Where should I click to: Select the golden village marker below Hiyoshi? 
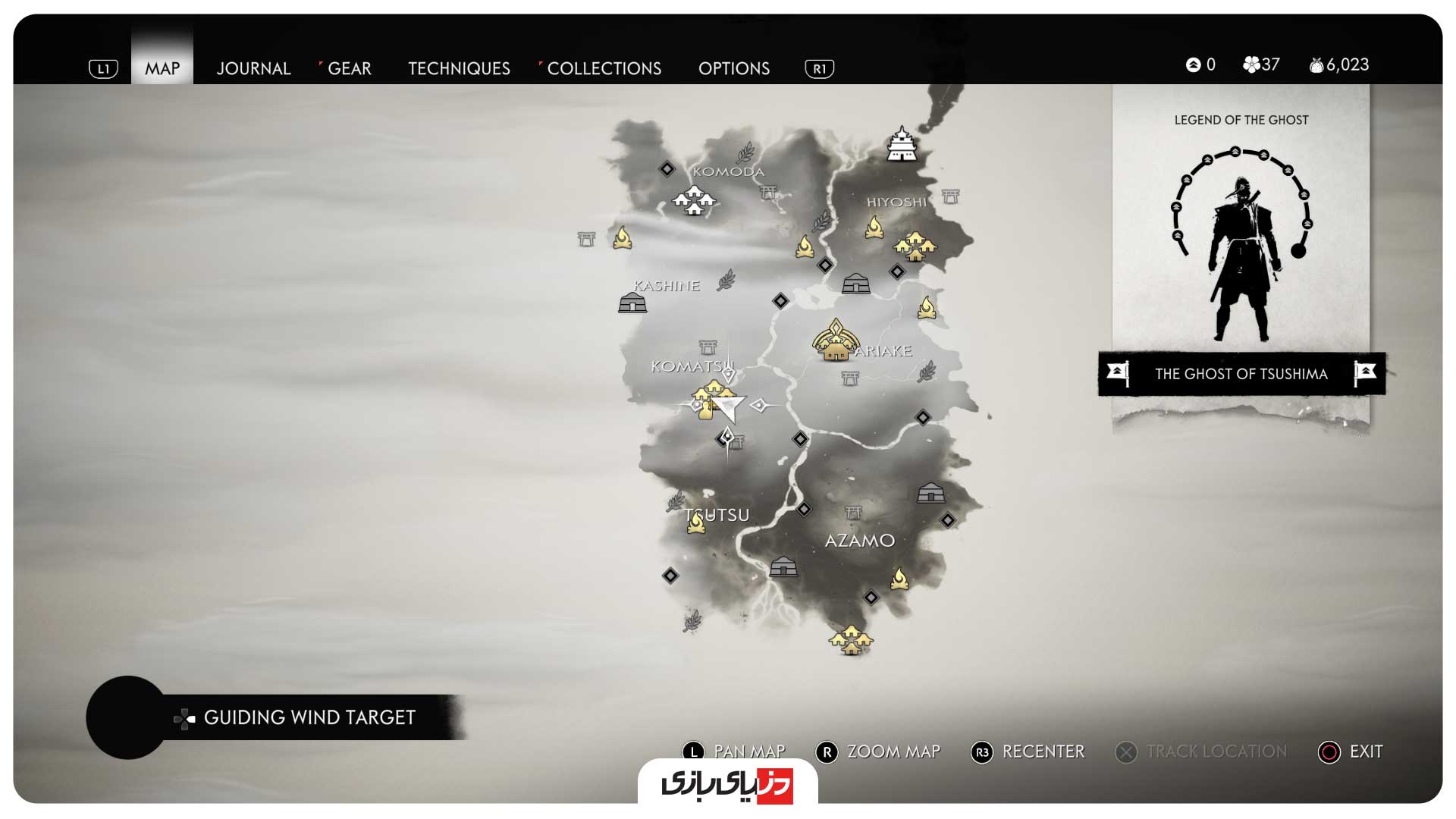coord(915,246)
